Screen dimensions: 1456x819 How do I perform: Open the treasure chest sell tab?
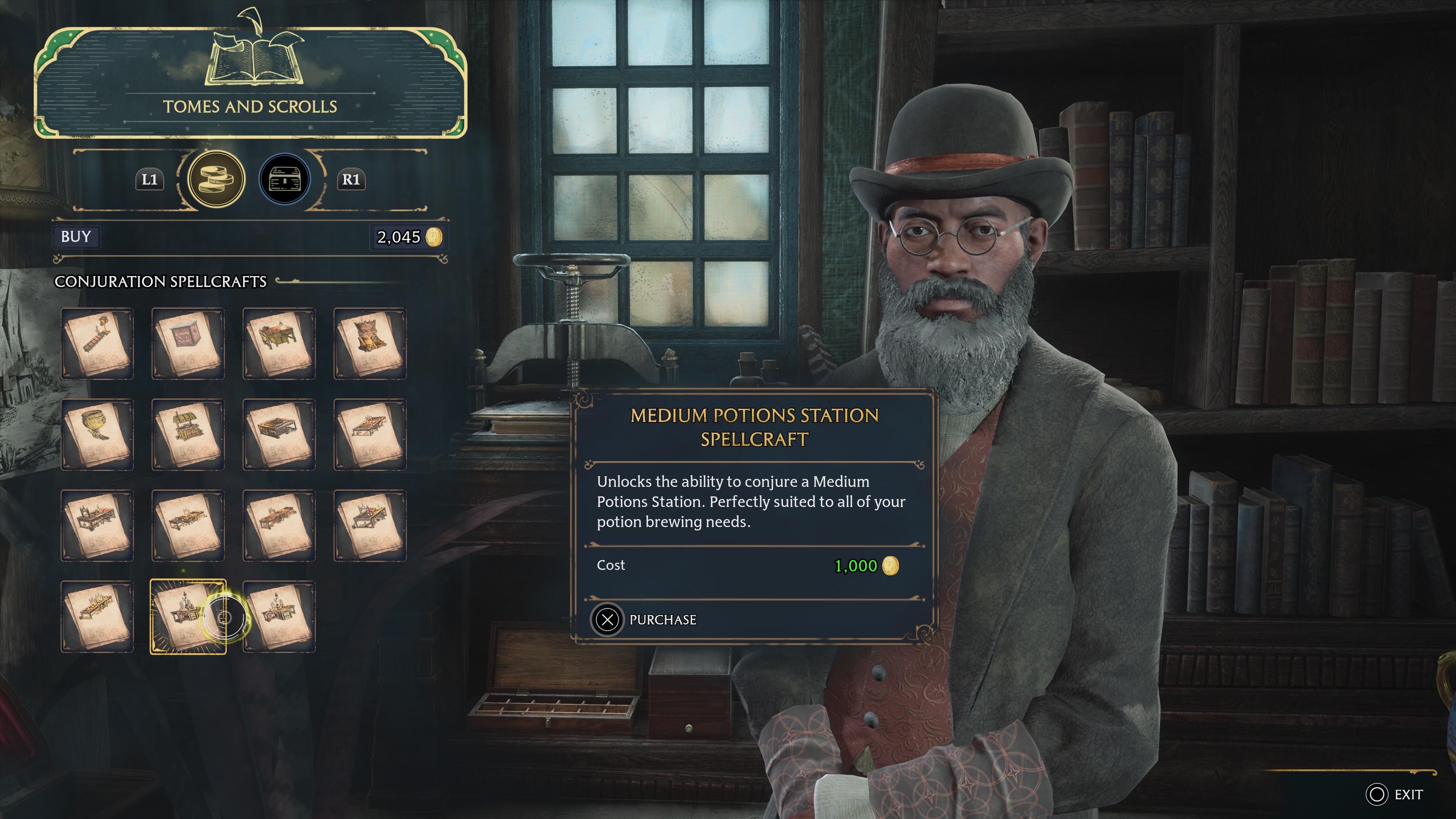(284, 180)
